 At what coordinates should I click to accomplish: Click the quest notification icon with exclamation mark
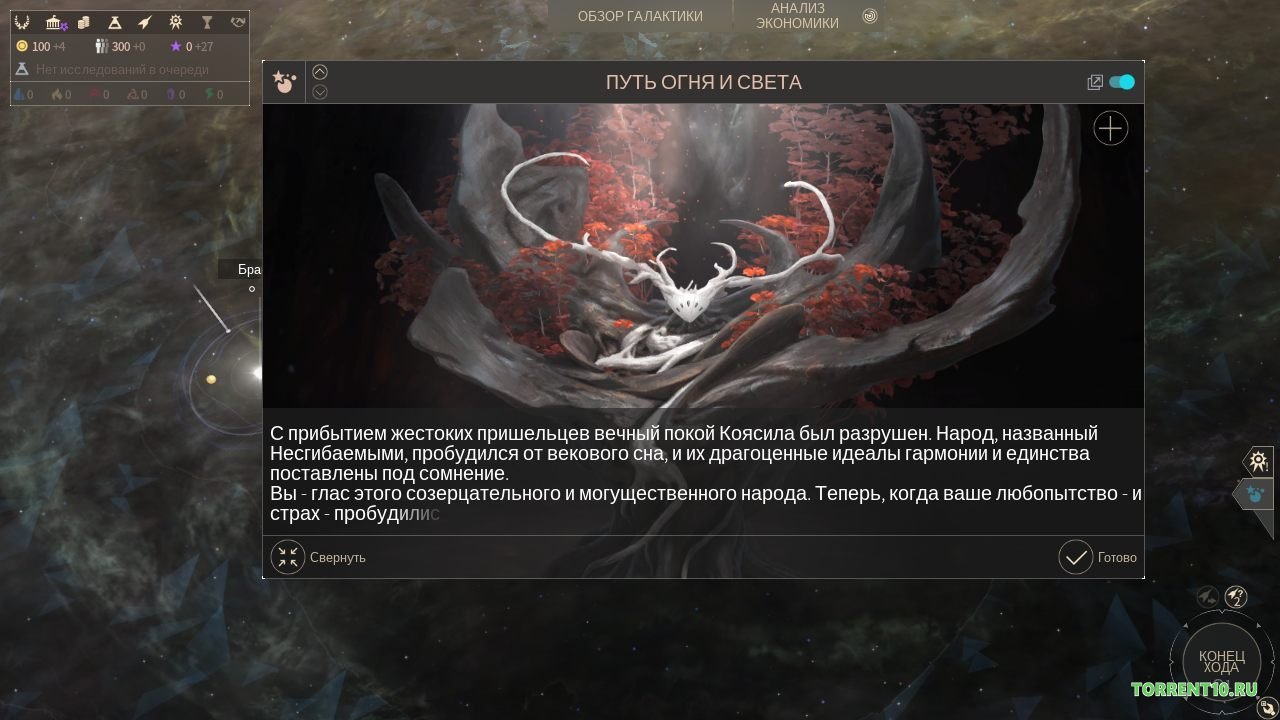click(1258, 461)
